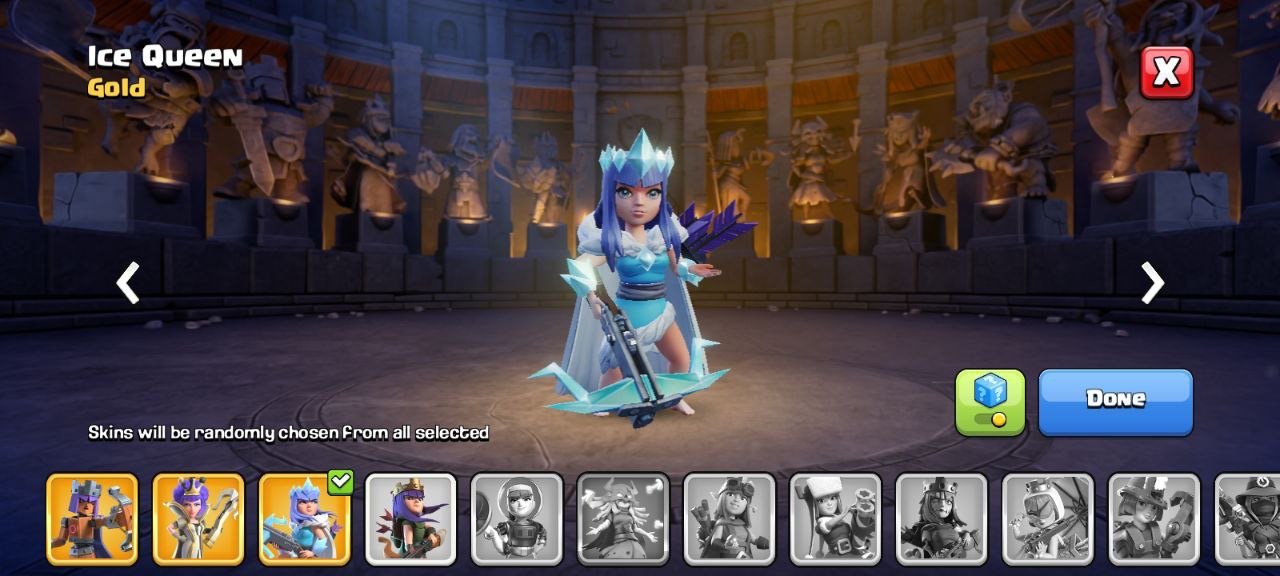Choose the Autumn Queen skin with white robe
Viewport: 1280px width, 576px height.
point(198,518)
